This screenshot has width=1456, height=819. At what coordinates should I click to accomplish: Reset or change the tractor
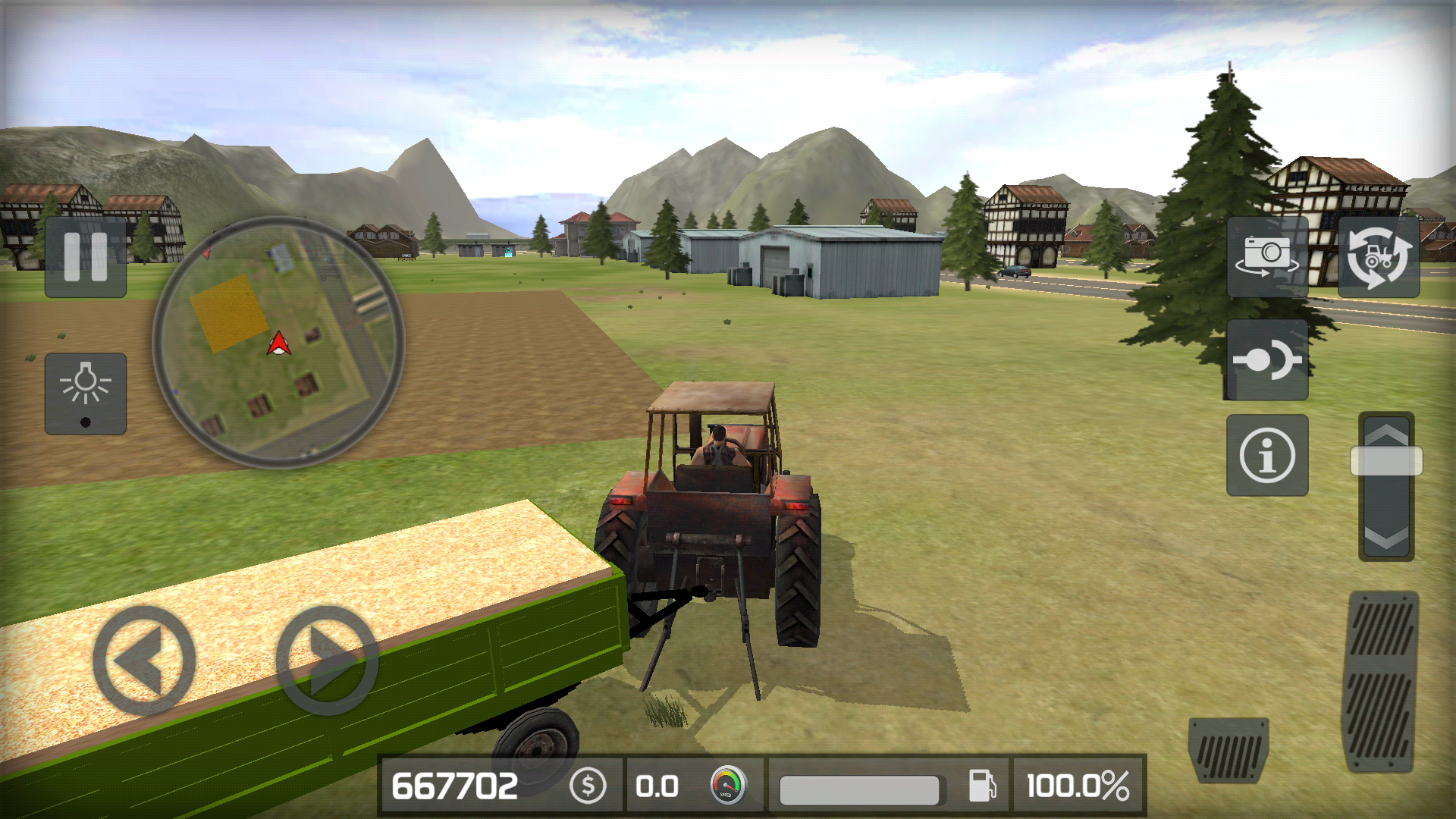pyautogui.click(x=1378, y=258)
